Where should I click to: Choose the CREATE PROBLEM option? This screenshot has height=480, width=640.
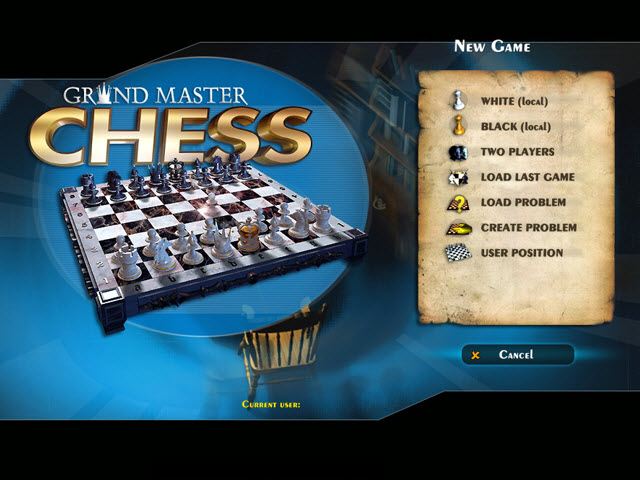click(x=528, y=228)
